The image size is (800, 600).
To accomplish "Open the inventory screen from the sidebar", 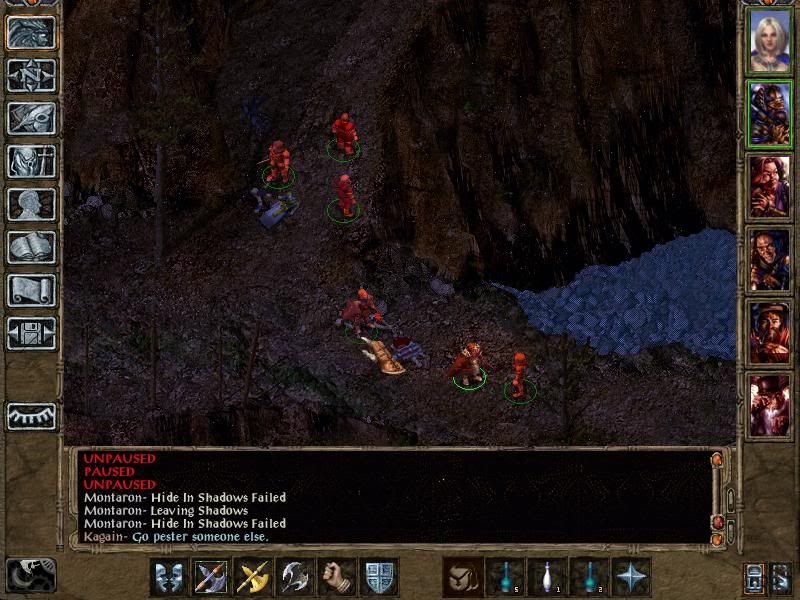I will click(31, 161).
